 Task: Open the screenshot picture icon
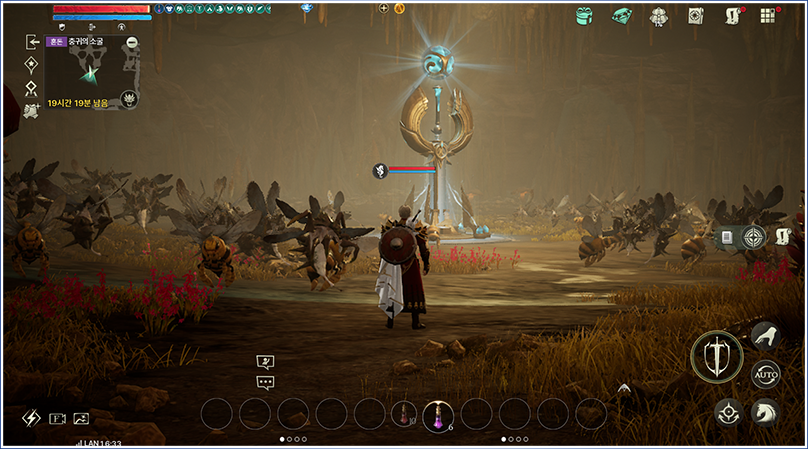[81, 419]
